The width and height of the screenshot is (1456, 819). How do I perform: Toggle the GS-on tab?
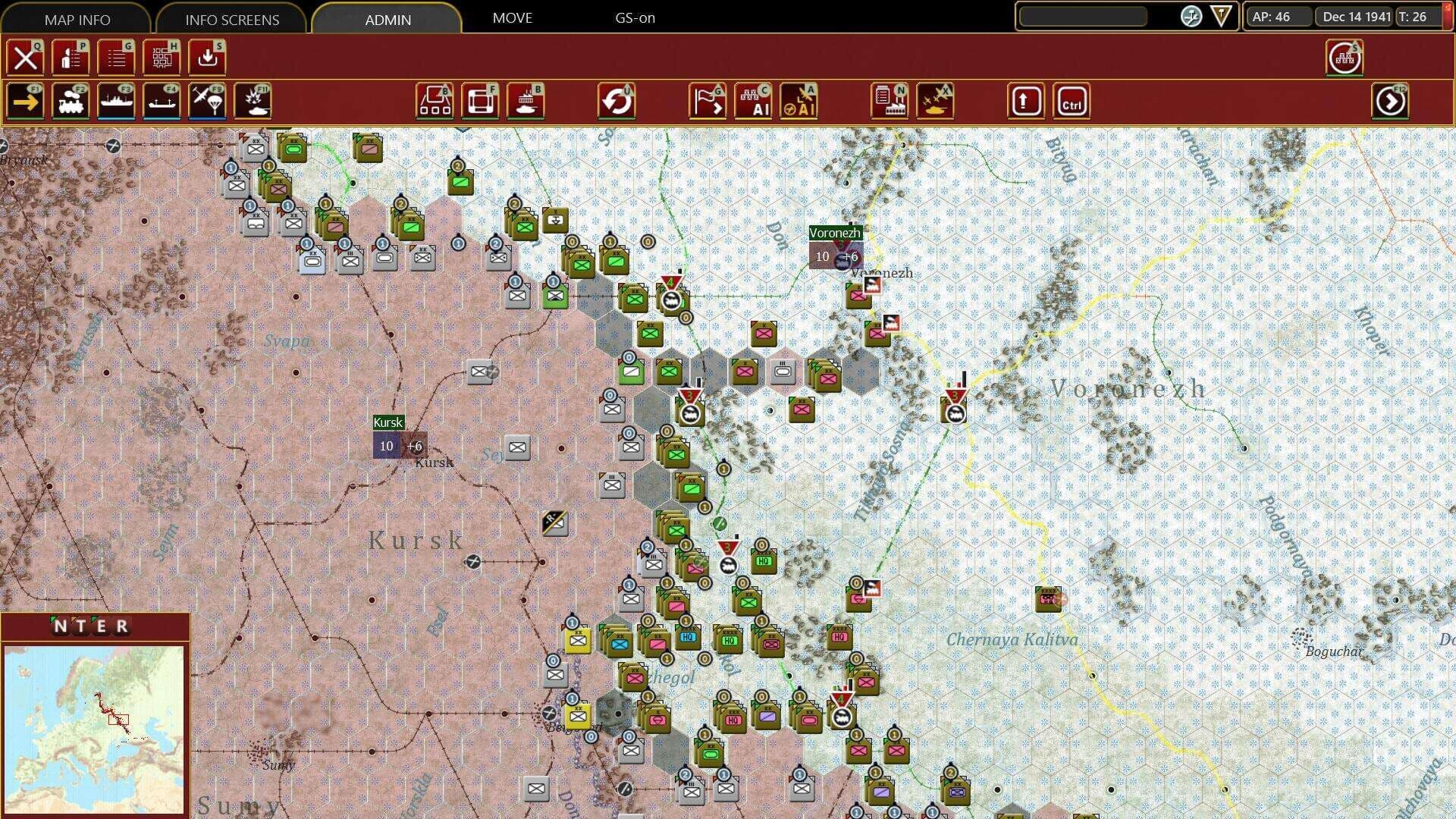point(635,17)
